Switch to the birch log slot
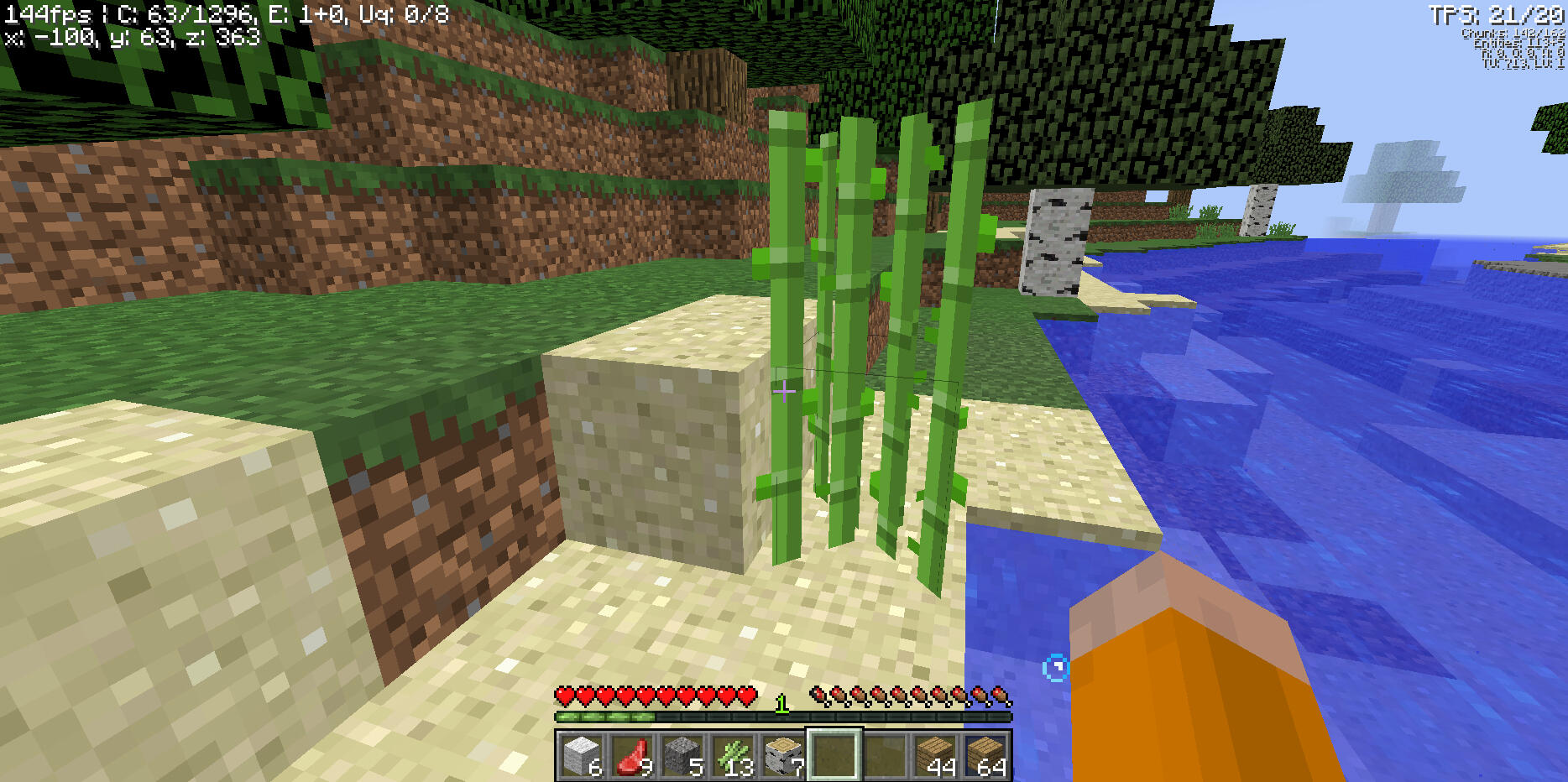Screen dimensions: 1568x782 [783, 755]
